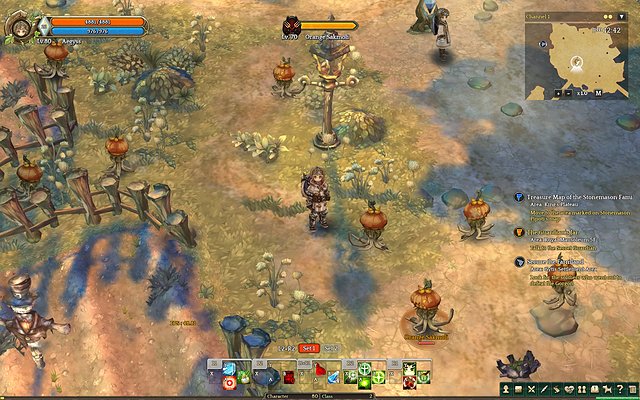This screenshot has width=640, height=400.
Task: Open the full map with the M button
Action: (x=597, y=93)
